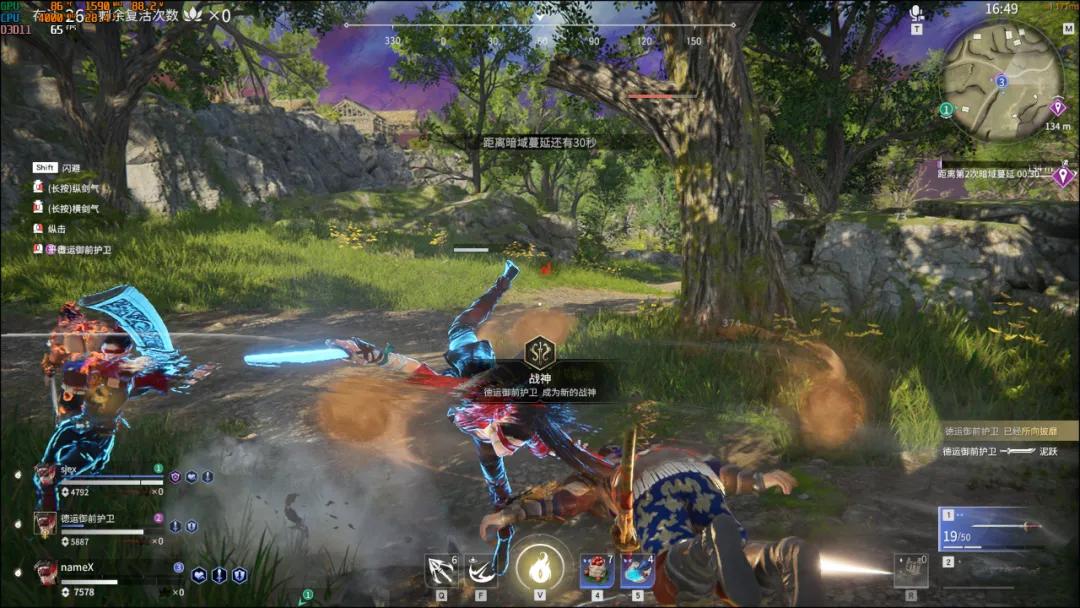Click the green teammate 1 marker on minimap
The height and width of the screenshot is (608, 1080).
pos(946,108)
